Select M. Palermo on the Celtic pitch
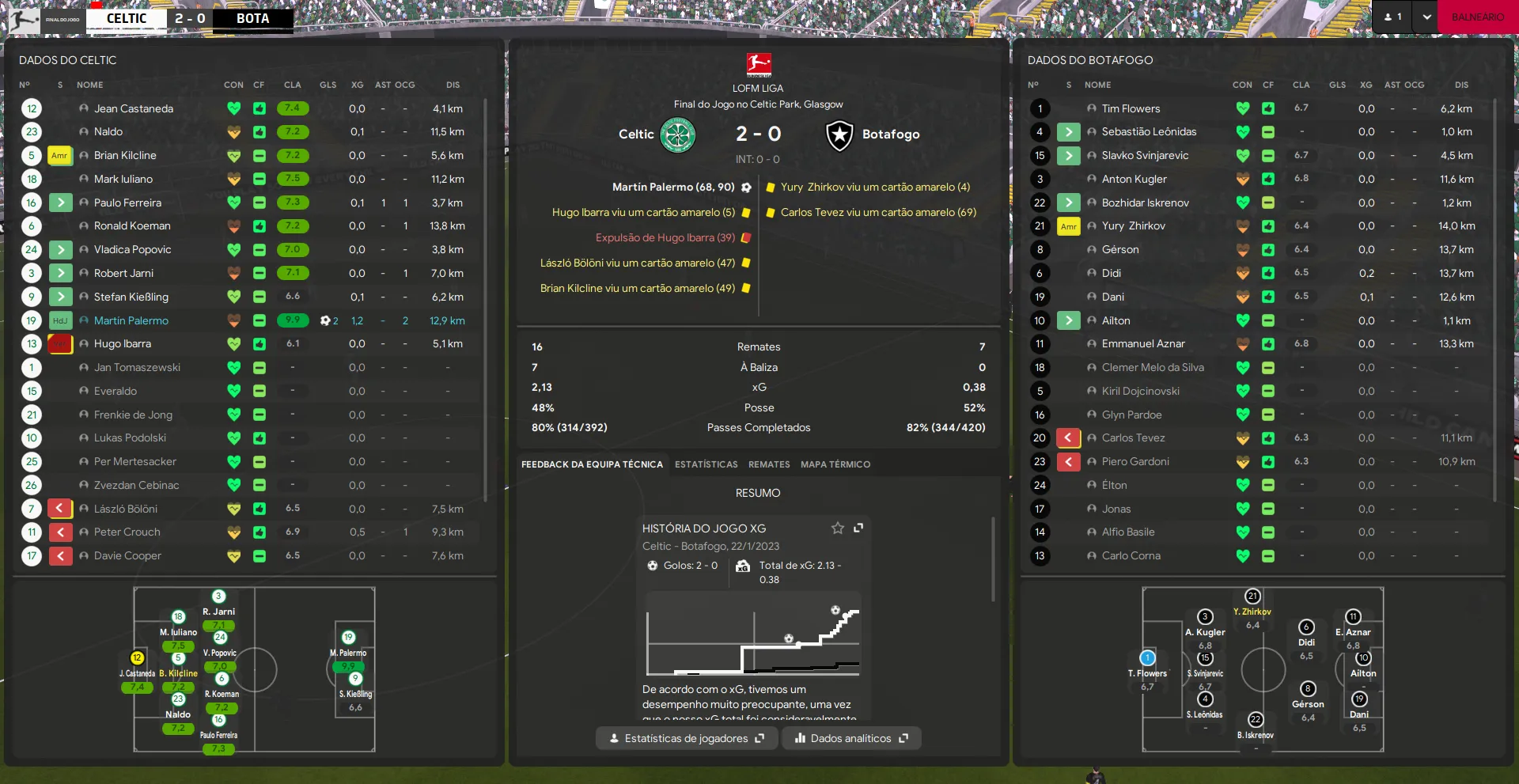The width and height of the screenshot is (1519, 784). pyautogui.click(x=348, y=638)
